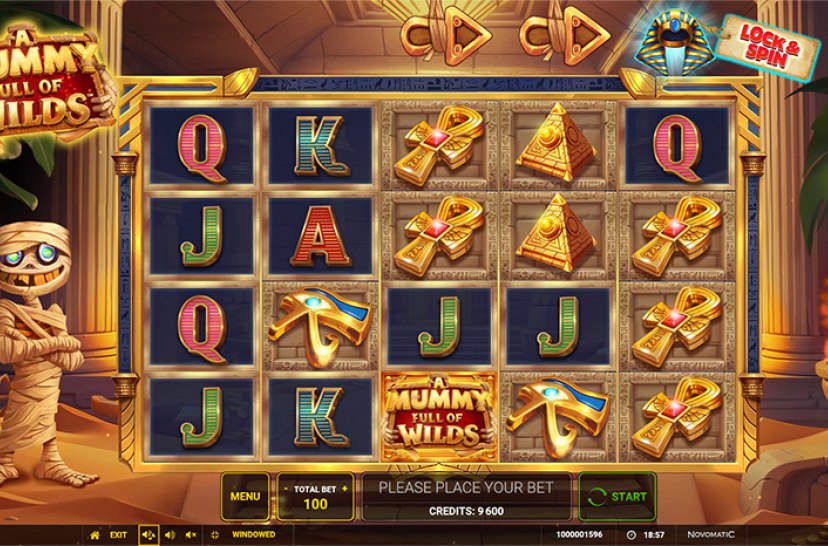Increase total bet with plus

coord(345,489)
